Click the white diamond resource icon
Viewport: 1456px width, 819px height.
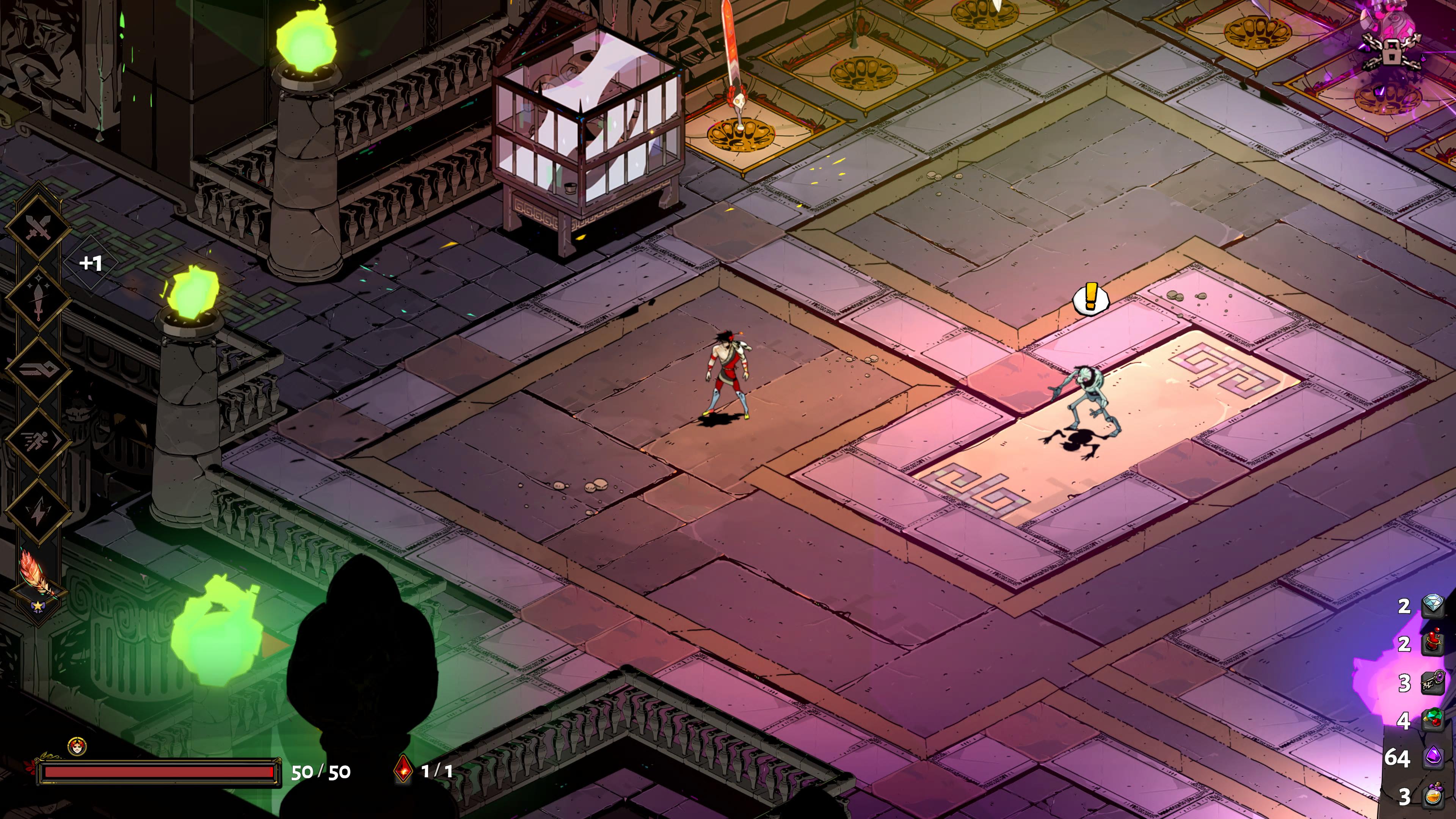tap(1433, 606)
